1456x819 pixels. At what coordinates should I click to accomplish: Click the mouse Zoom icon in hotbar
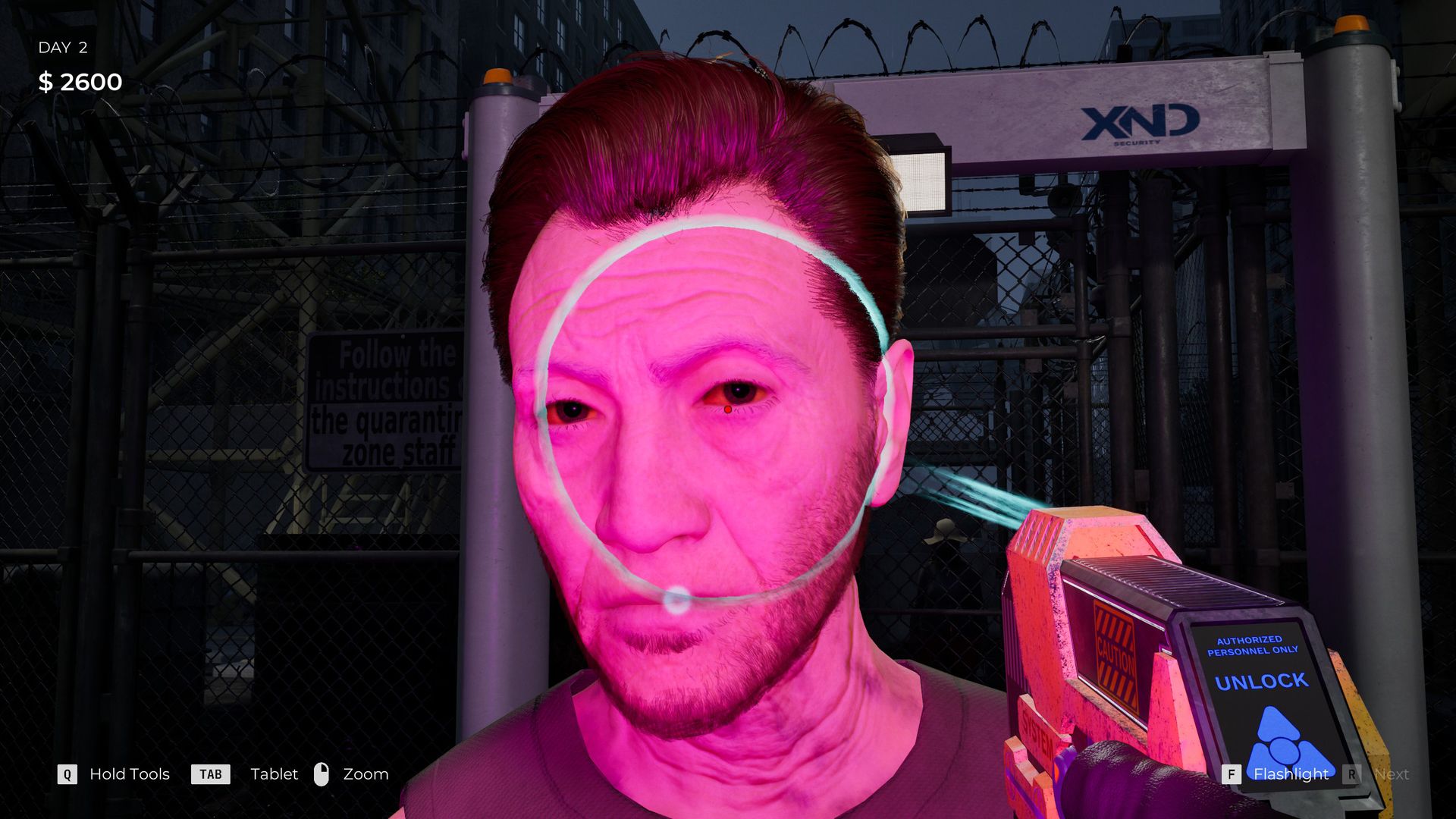(x=322, y=774)
